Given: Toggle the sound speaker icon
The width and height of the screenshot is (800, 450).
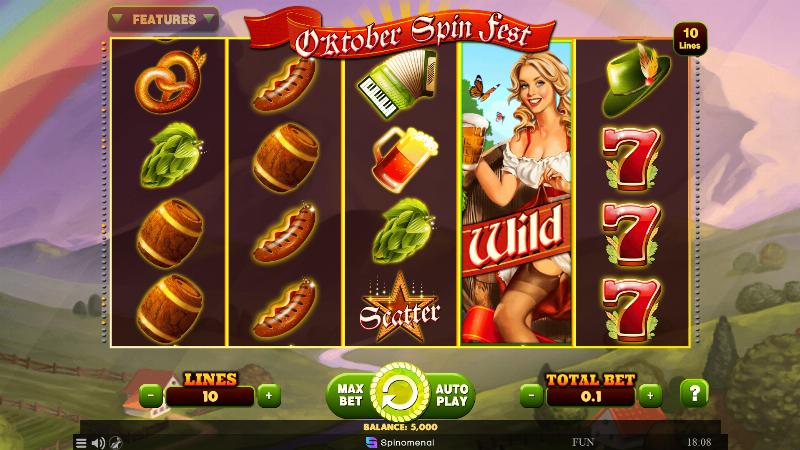Looking at the screenshot, I should point(98,442).
